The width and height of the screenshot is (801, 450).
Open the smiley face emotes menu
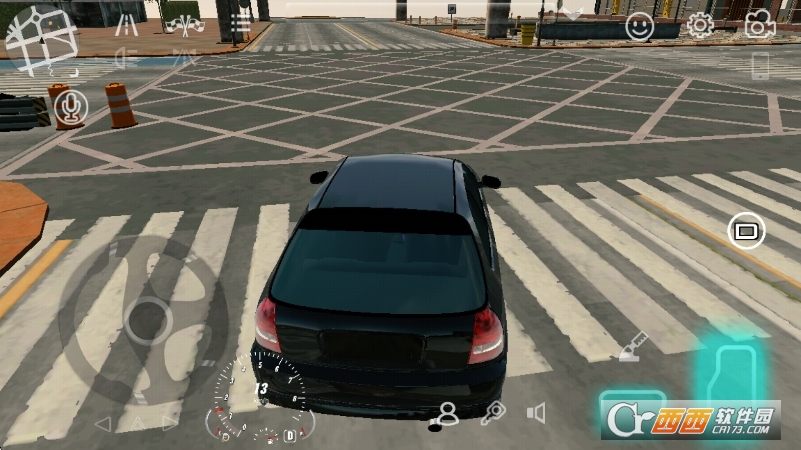point(639,27)
